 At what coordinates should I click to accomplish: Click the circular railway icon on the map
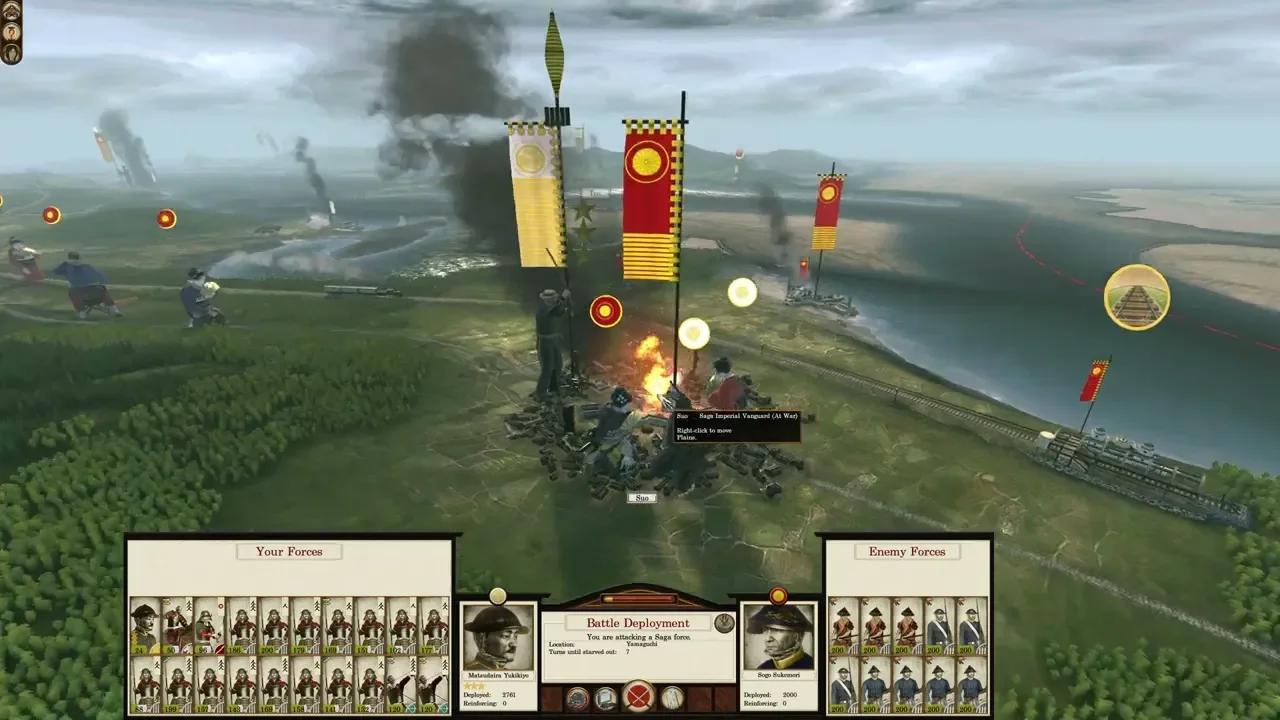pyautogui.click(x=1137, y=297)
